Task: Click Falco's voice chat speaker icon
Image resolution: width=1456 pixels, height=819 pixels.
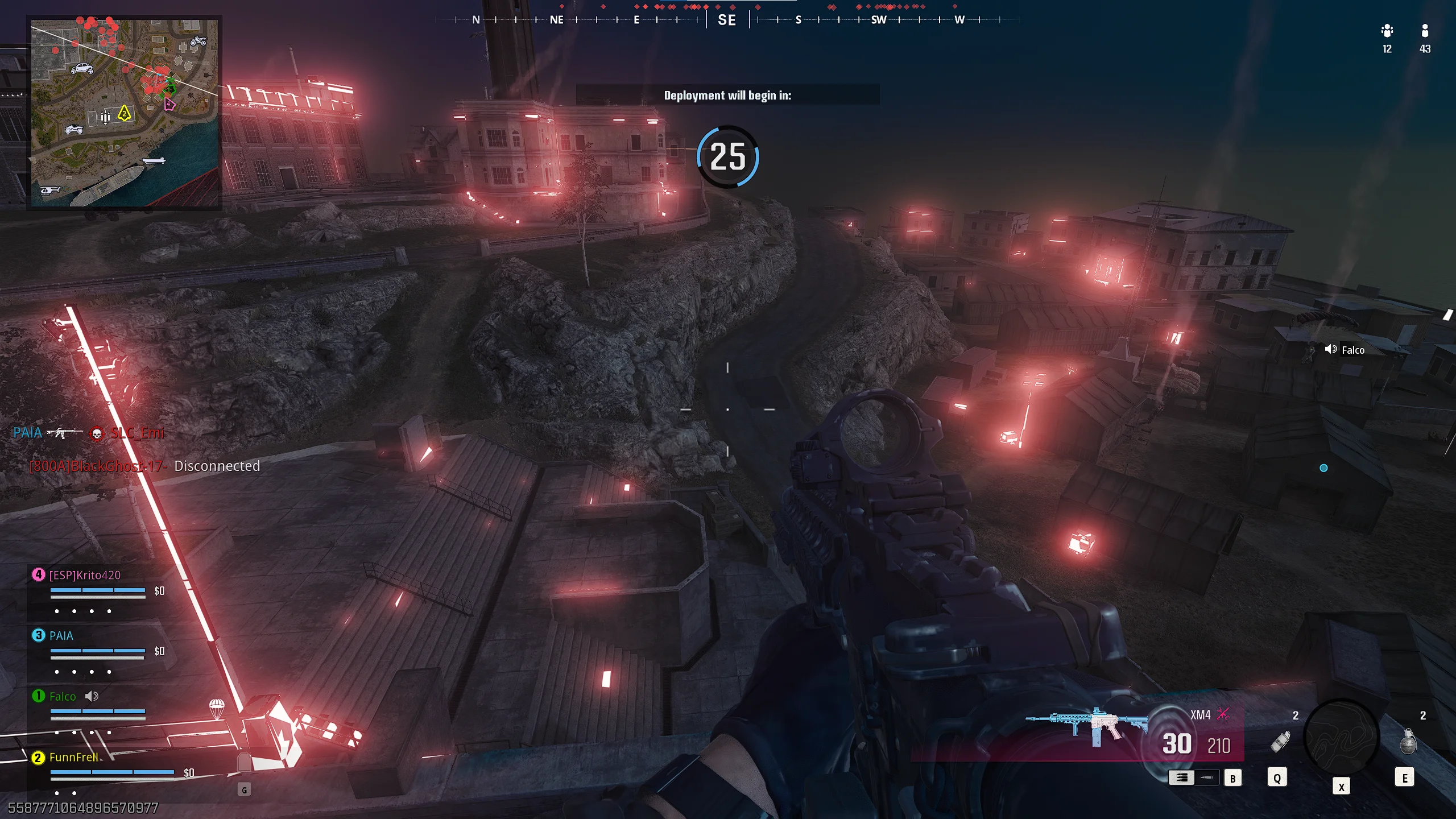Action: (1331, 349)
